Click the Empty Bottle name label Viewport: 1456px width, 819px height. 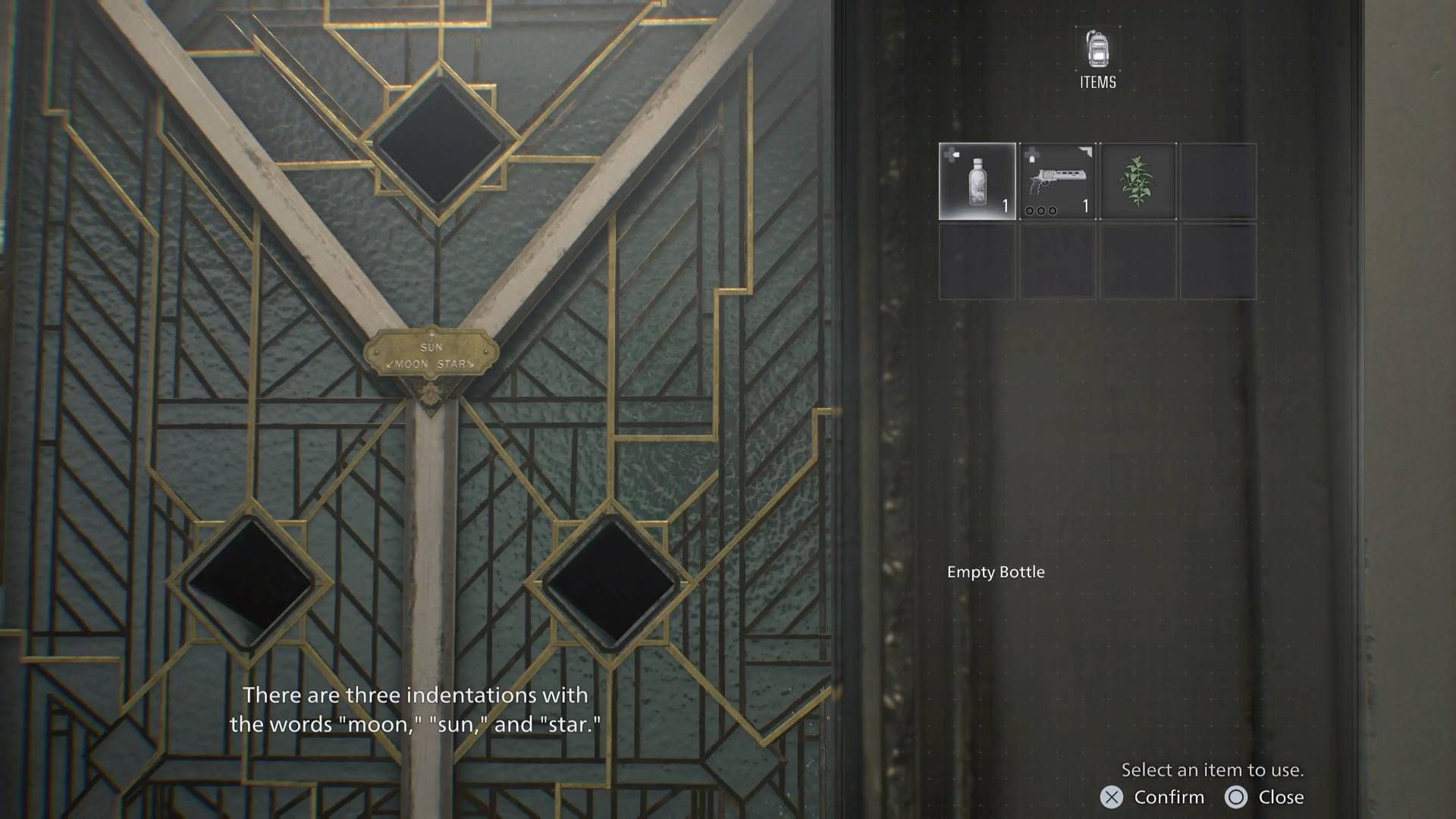(996, 573)
